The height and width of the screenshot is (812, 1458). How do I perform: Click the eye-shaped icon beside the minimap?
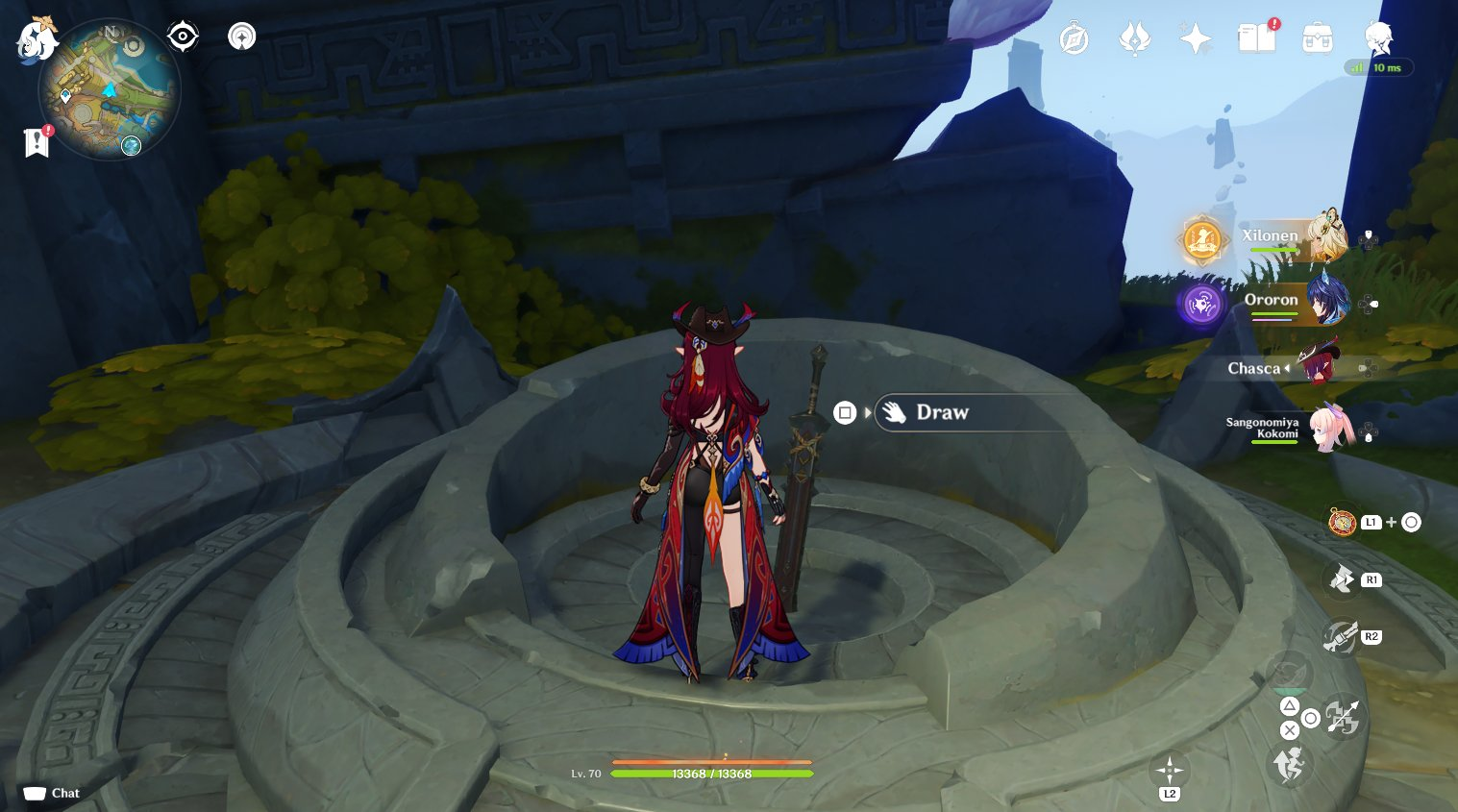tap(183, 37)
